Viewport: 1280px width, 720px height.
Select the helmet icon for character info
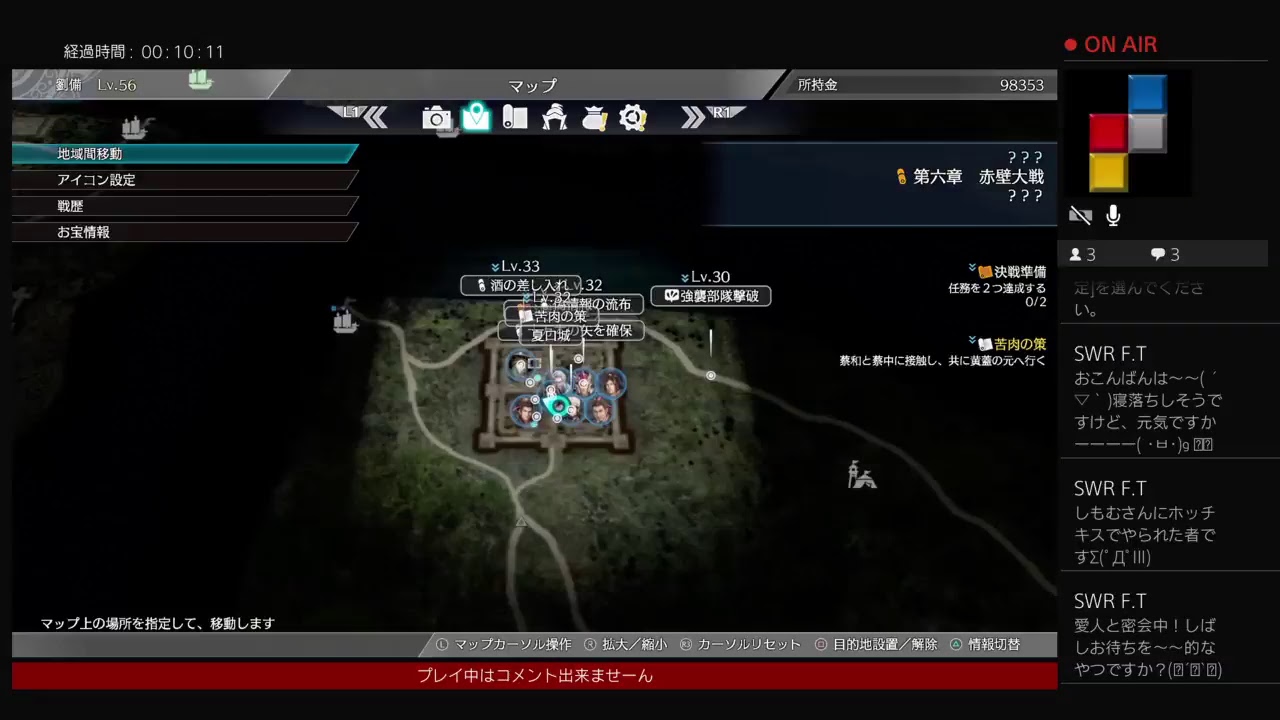pyautogui.click(x=555, y=118)
